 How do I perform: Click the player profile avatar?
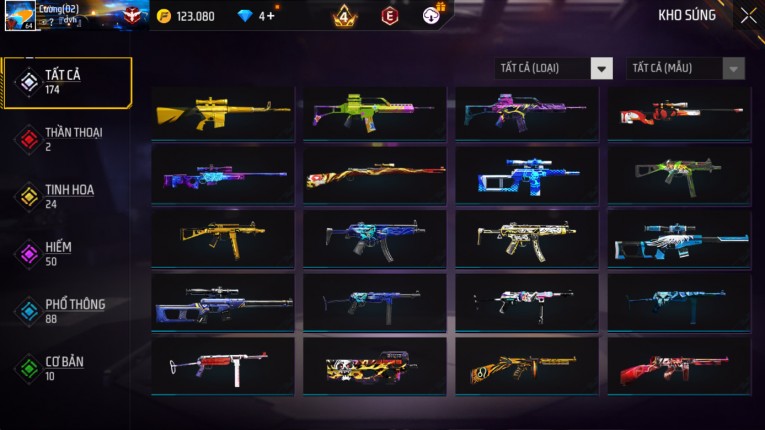[x=19, y=16]
